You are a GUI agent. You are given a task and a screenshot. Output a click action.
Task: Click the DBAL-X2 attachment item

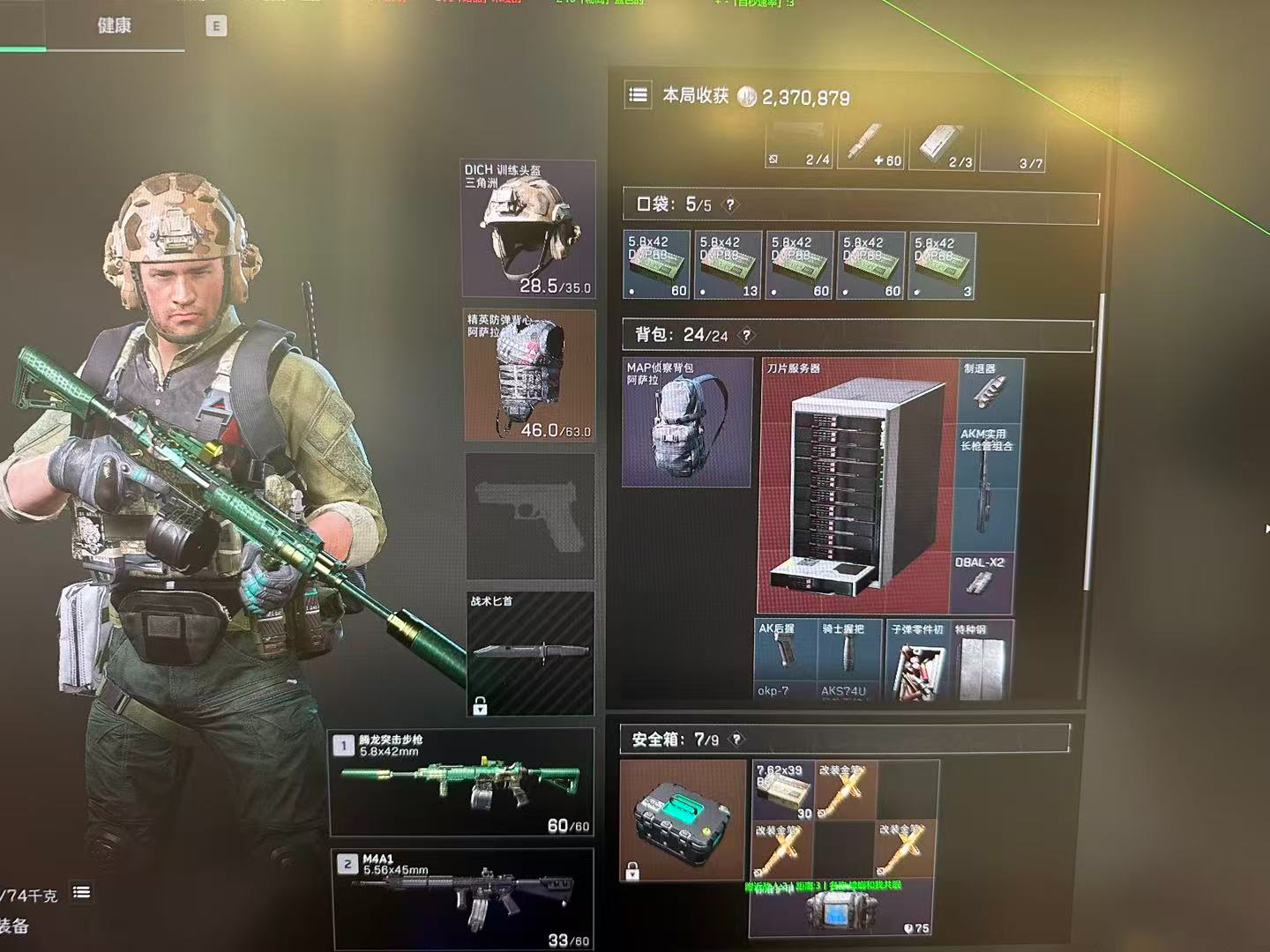tap(981, 582)
